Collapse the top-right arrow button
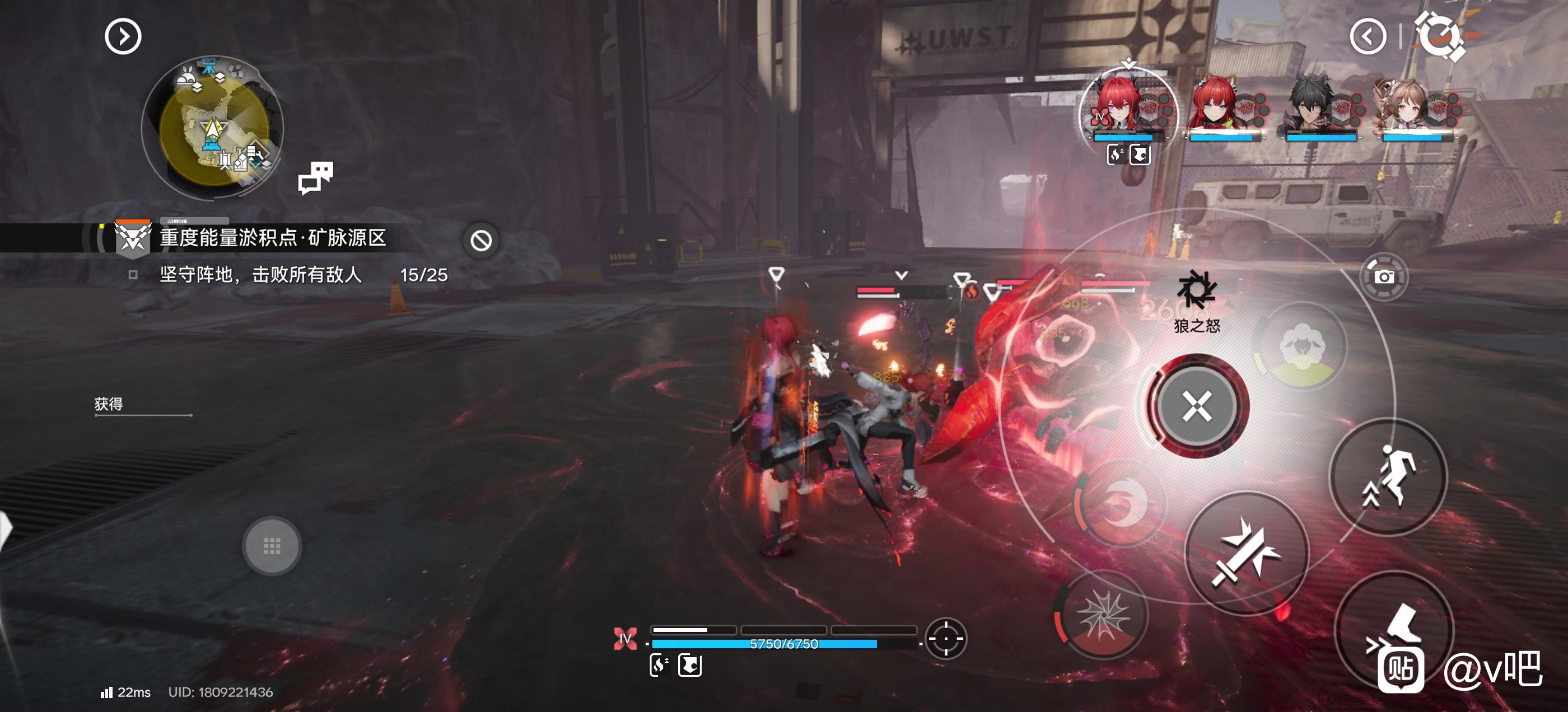The height and width of the screenshot is (712, 1568). coord(1368,36)
